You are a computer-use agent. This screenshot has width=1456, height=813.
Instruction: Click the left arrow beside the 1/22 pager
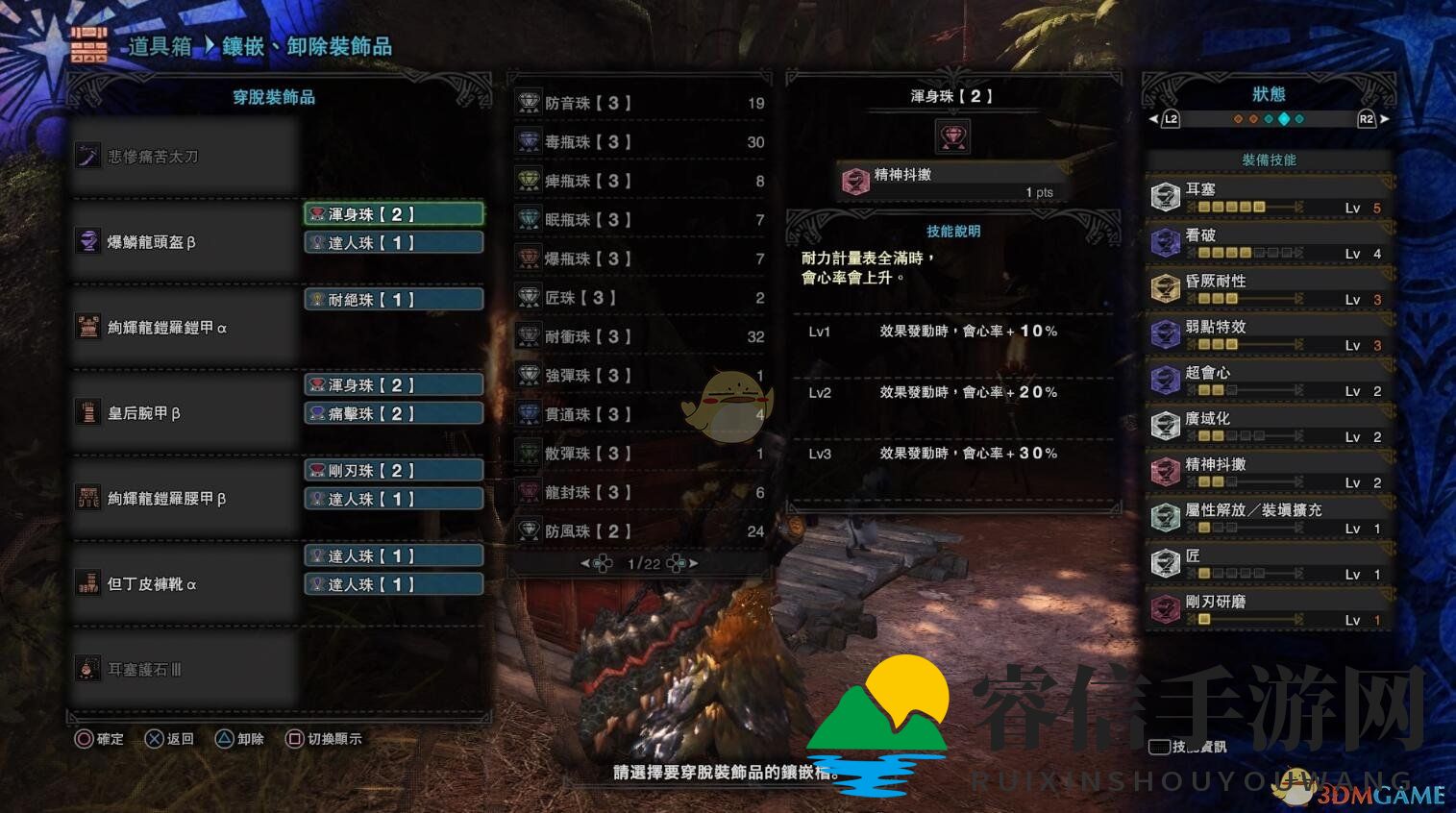(585, 563)
